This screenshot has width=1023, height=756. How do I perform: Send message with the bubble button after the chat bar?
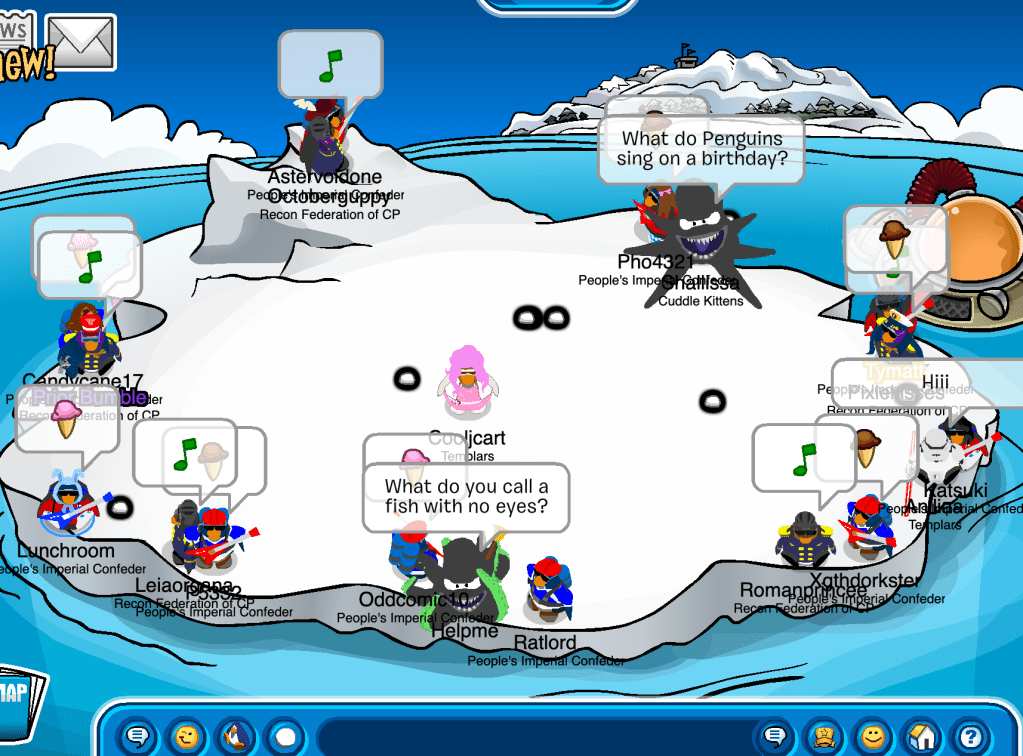774,737
